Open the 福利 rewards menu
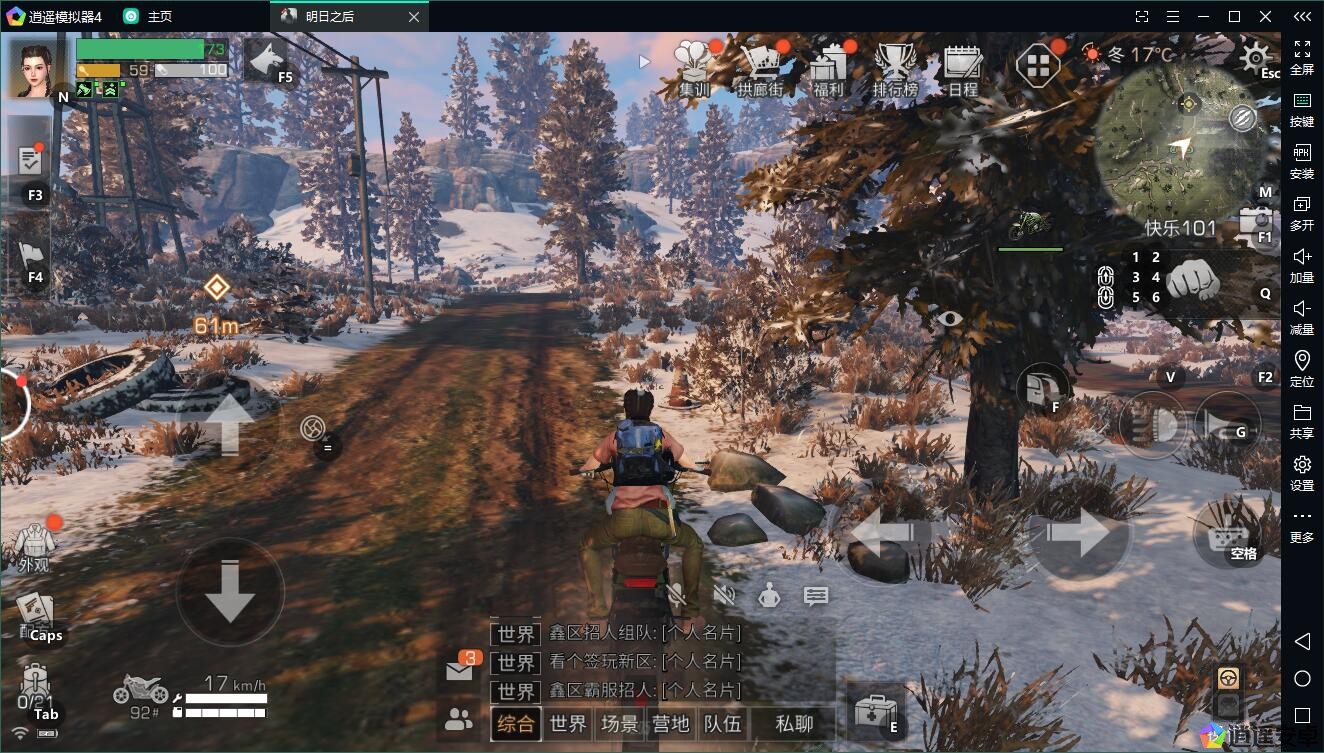 [x=828, y=68]
